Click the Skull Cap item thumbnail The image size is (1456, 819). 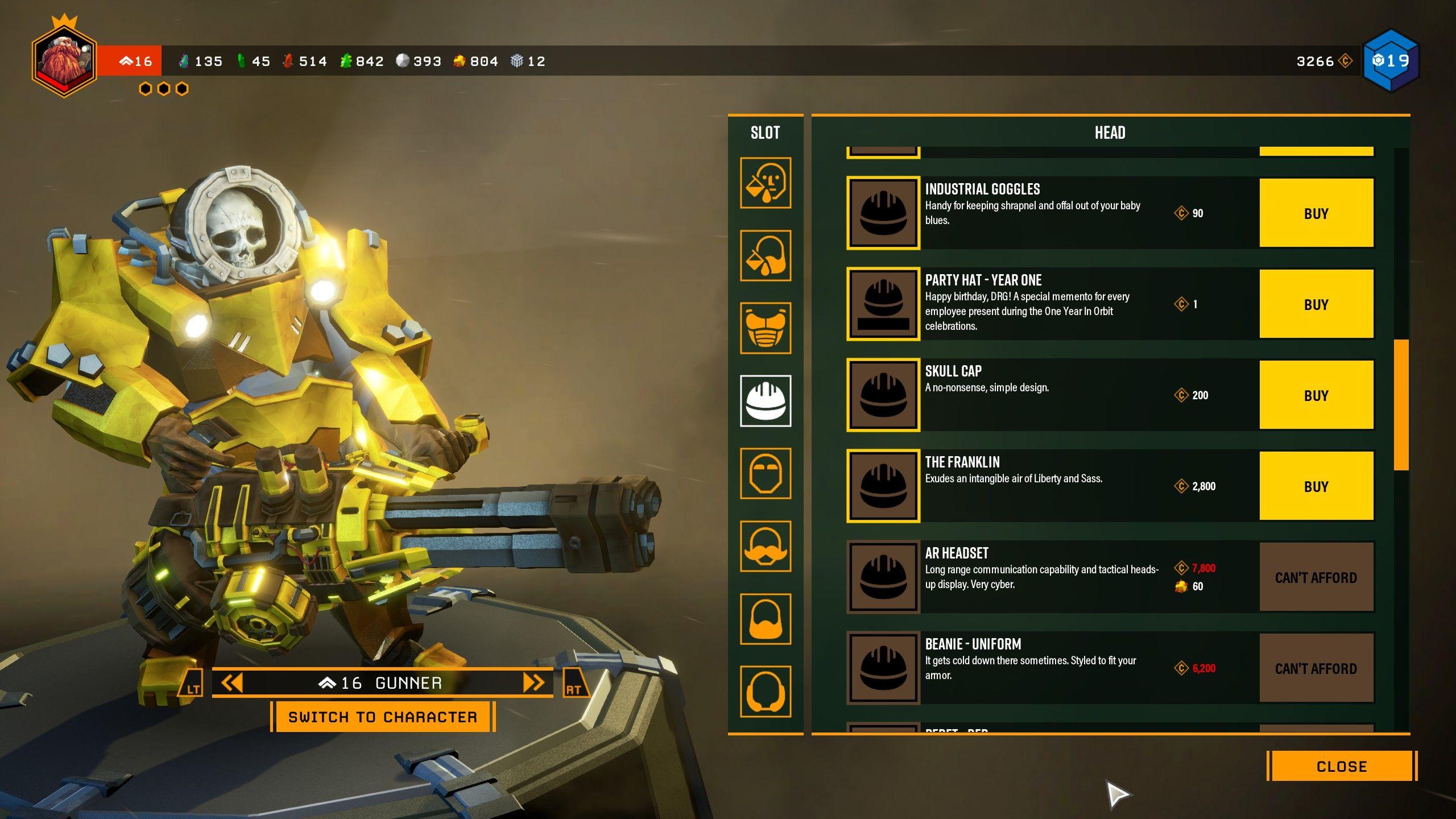click(x=883, y=395)
